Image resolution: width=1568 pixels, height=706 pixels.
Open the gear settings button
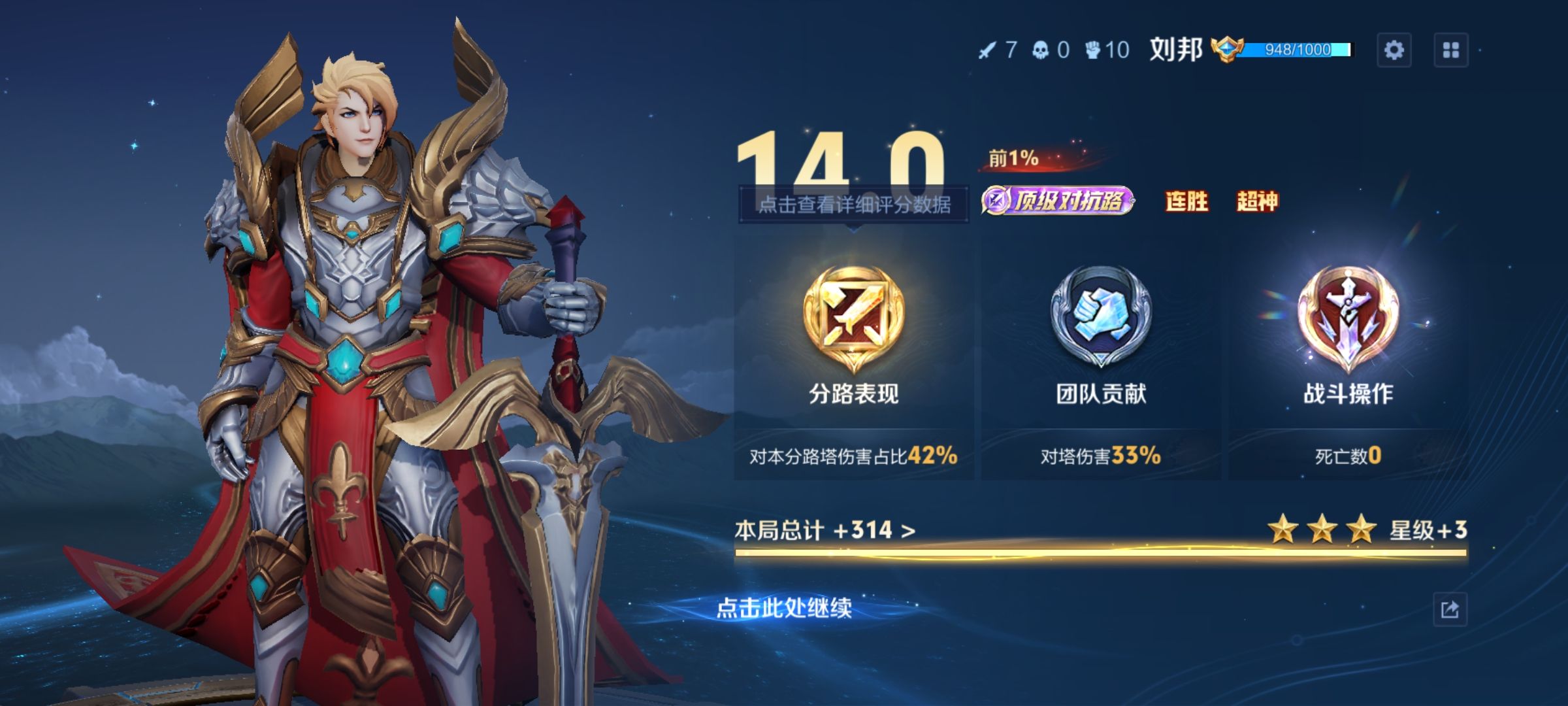click(x=1394, y=50)
